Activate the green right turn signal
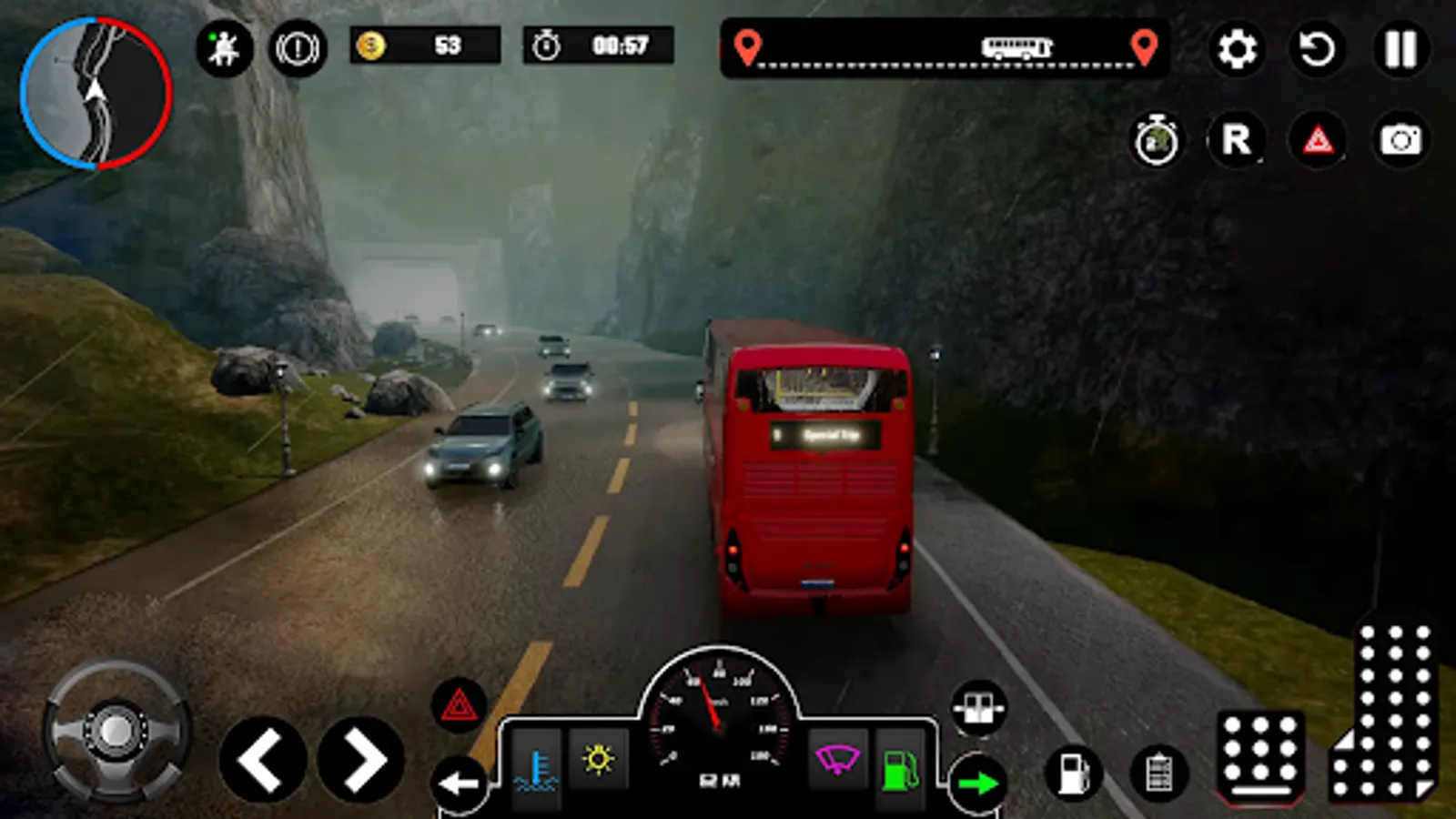The width and height of the screenshot is (1456, 819). click(978, 783)
